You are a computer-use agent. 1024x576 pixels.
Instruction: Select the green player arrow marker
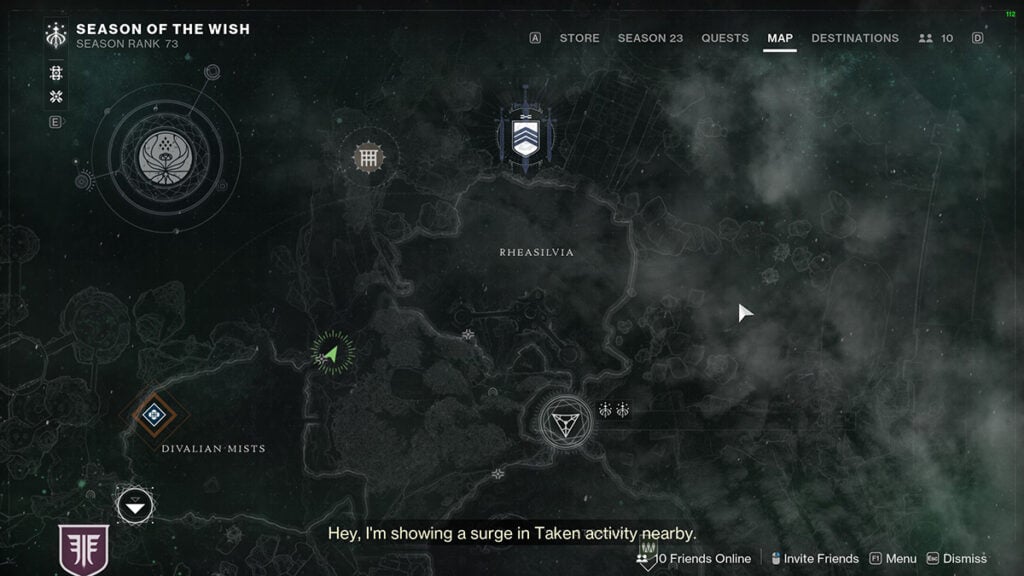(332, 353)
